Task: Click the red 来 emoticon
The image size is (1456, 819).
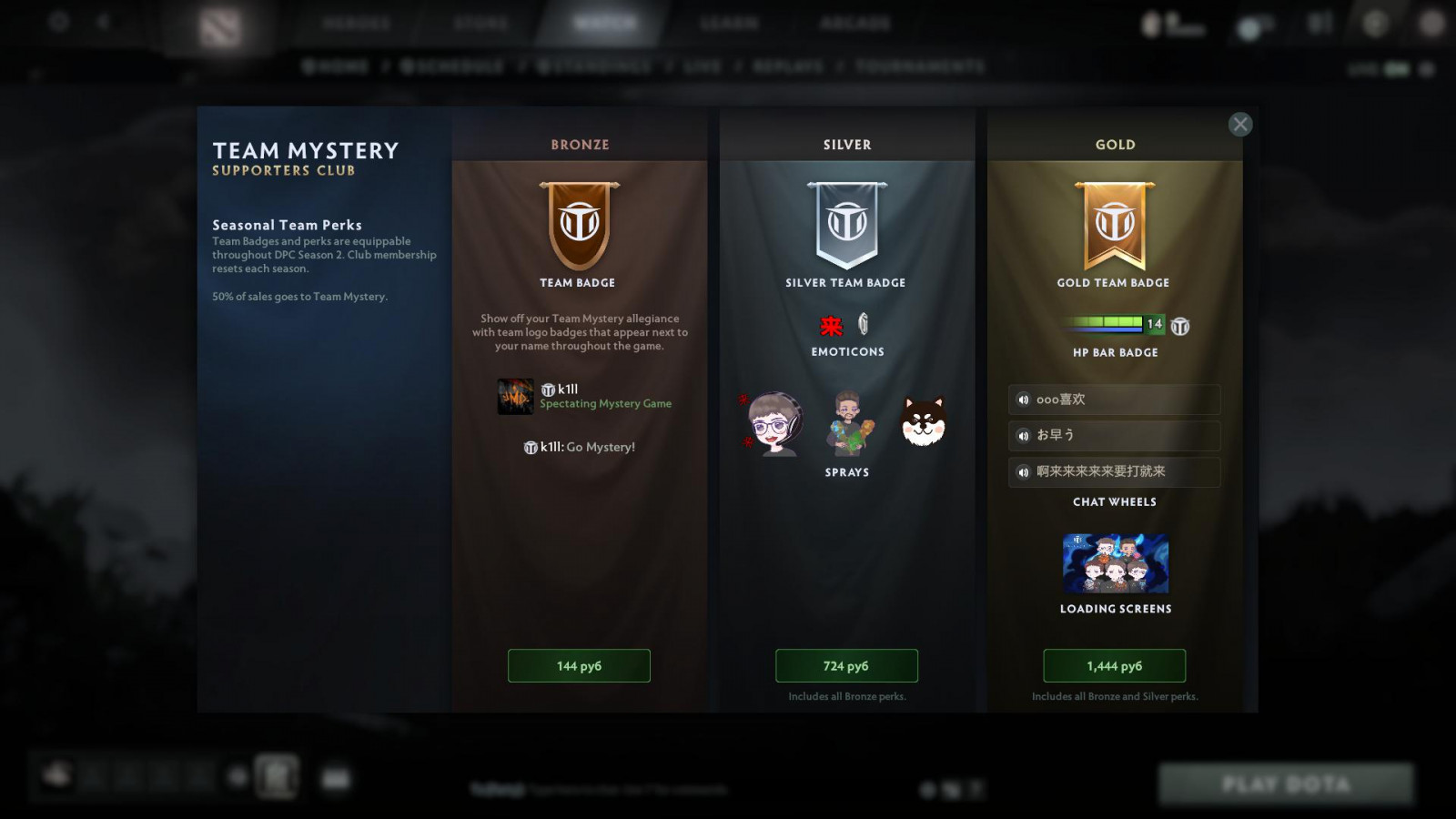Action: [831, 326]
